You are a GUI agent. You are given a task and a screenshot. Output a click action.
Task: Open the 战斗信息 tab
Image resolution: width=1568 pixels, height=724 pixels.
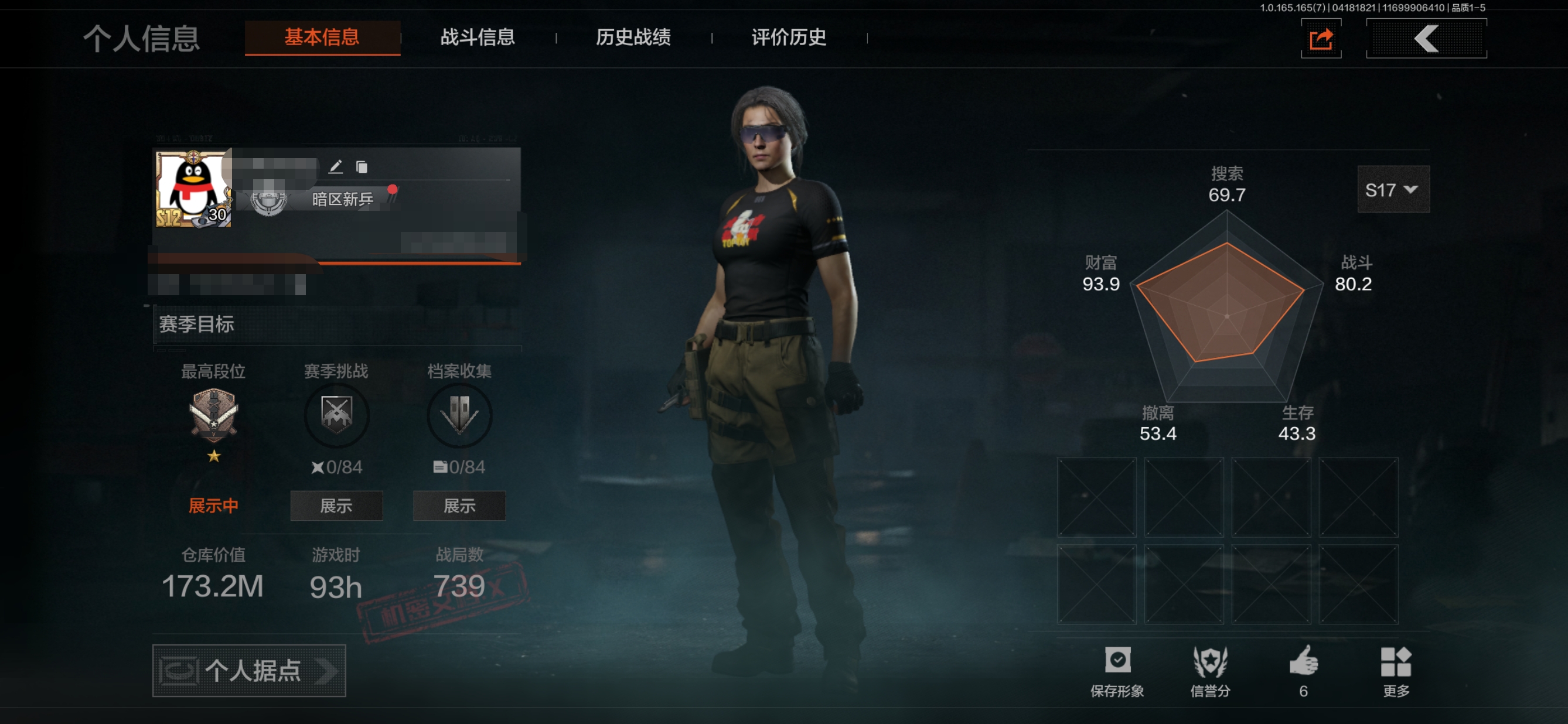(x=478, y=37)
